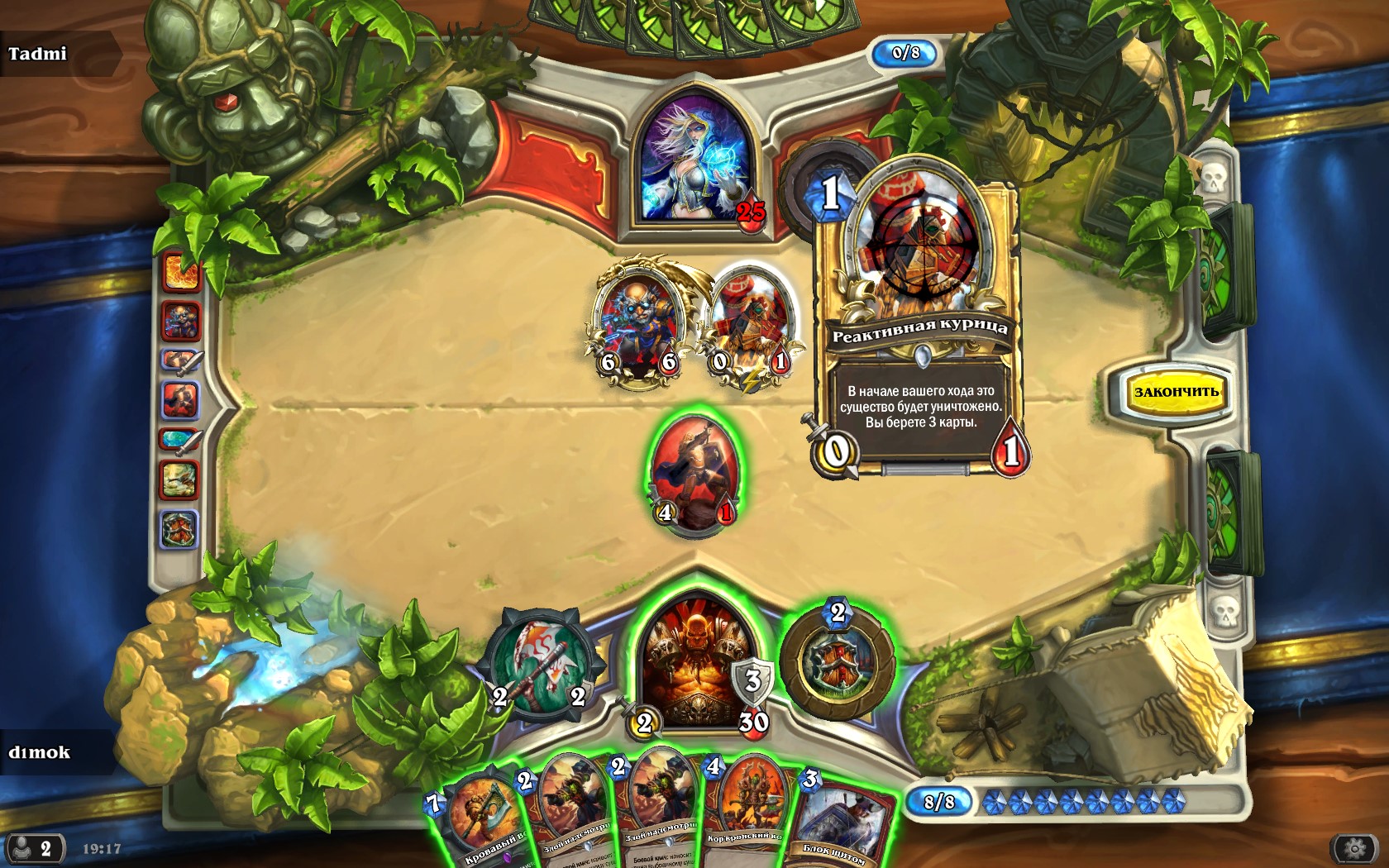Image resolution: width=1389 pixels, height=868 pixels.
Task: Open the settings gear menu
Action: [1354, 848]
